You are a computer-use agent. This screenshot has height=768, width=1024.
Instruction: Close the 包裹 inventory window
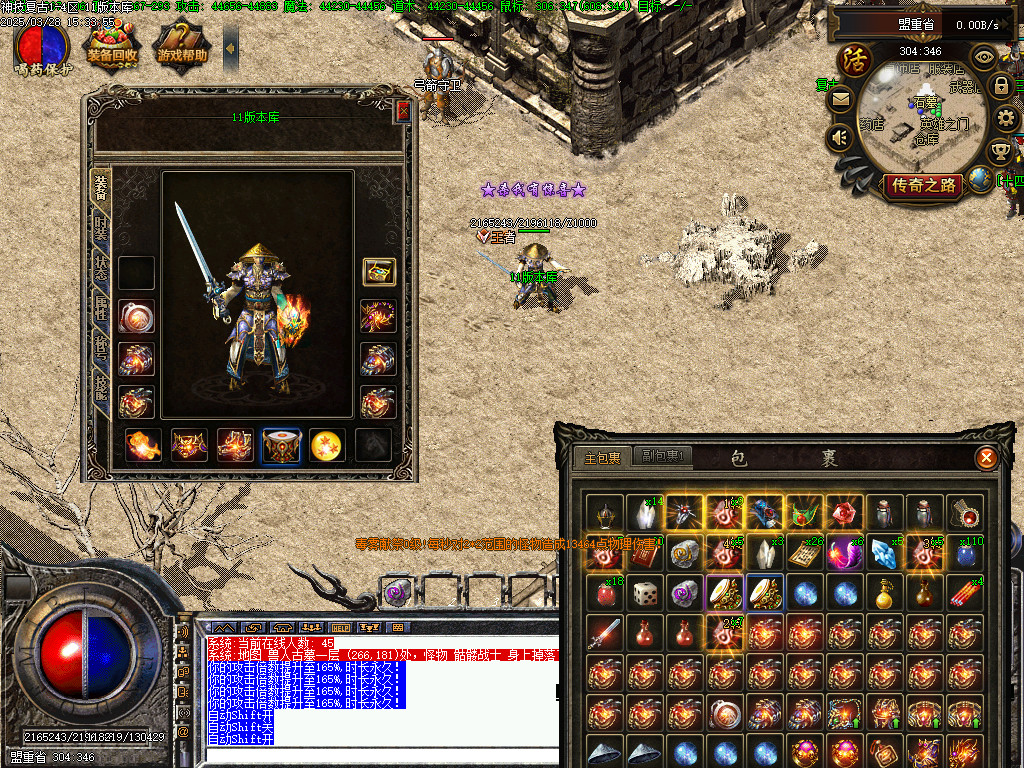tap(986, 458)
